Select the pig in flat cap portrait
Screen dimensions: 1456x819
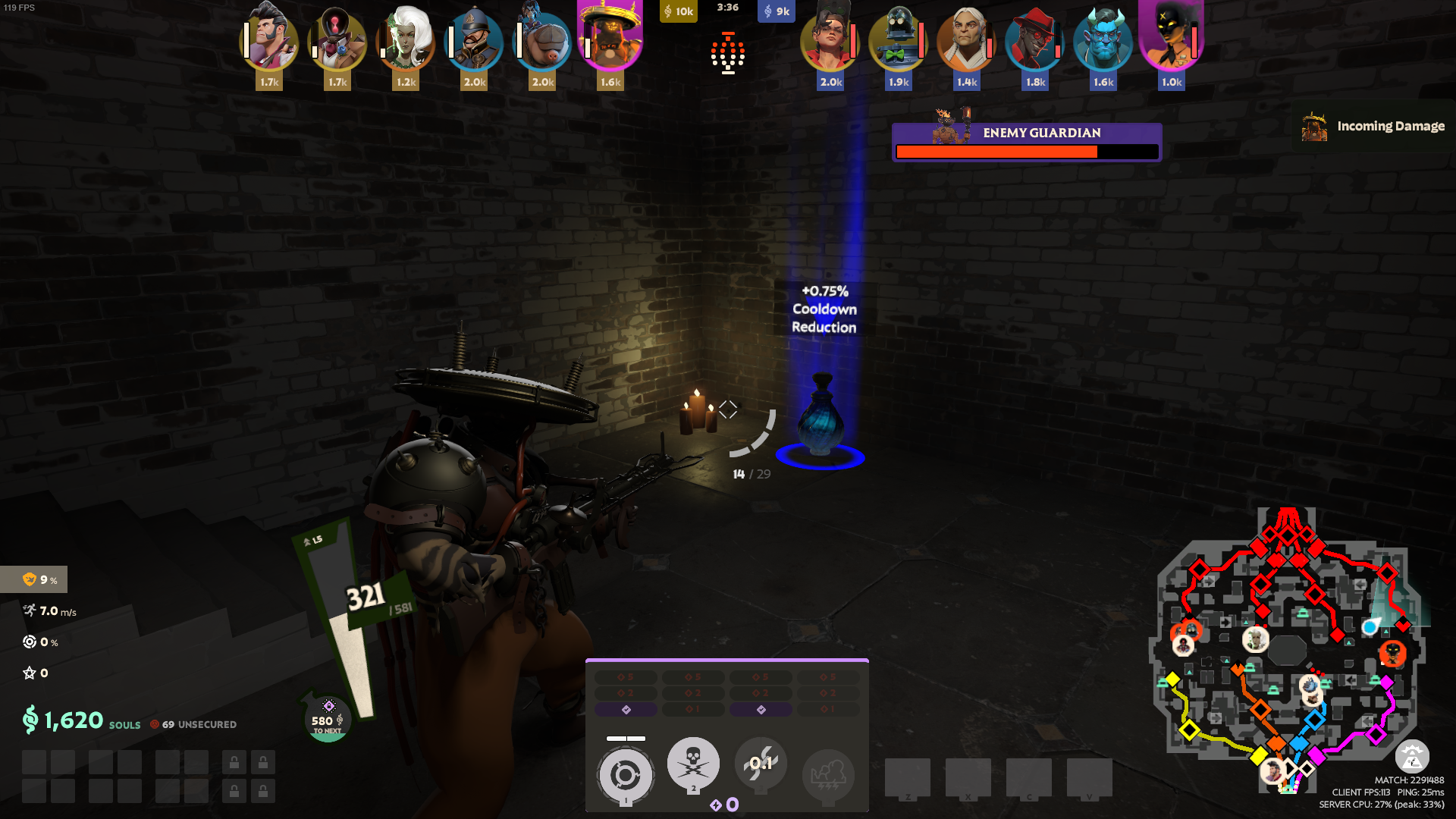542,39
